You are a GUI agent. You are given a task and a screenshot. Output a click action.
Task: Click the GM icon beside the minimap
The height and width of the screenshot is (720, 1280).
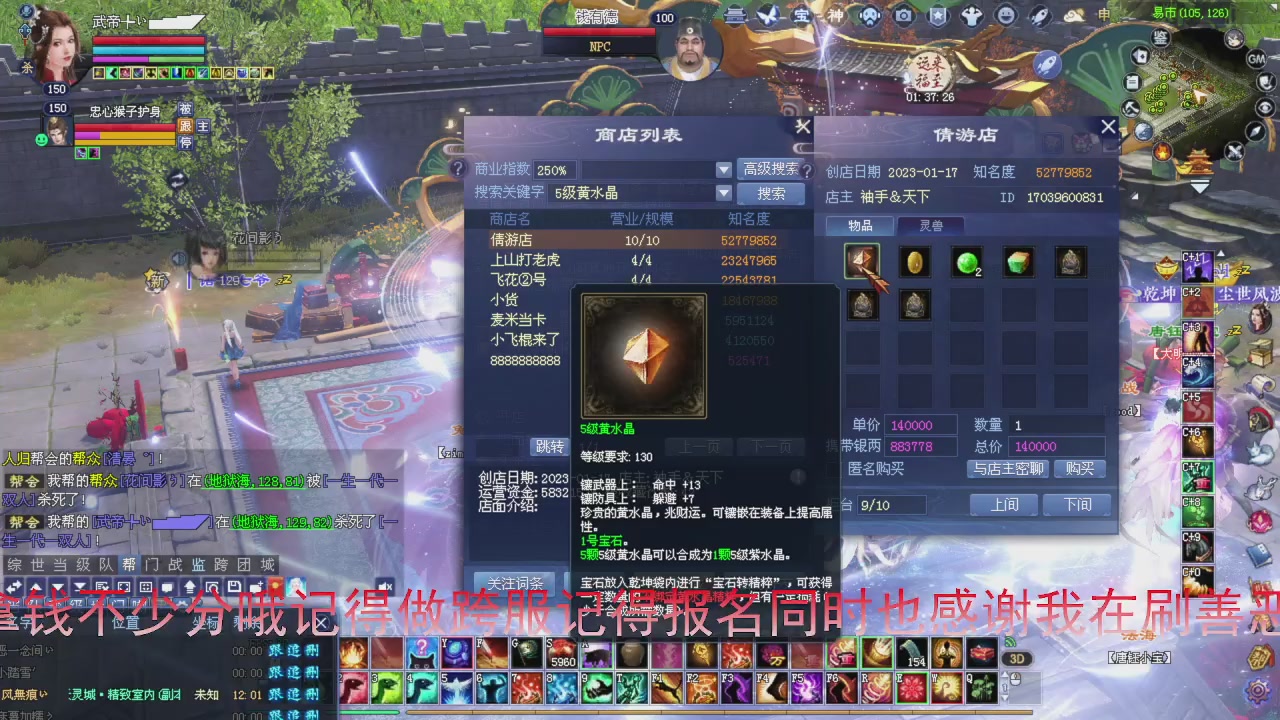pyautogui.click(x=1256, y=58)
